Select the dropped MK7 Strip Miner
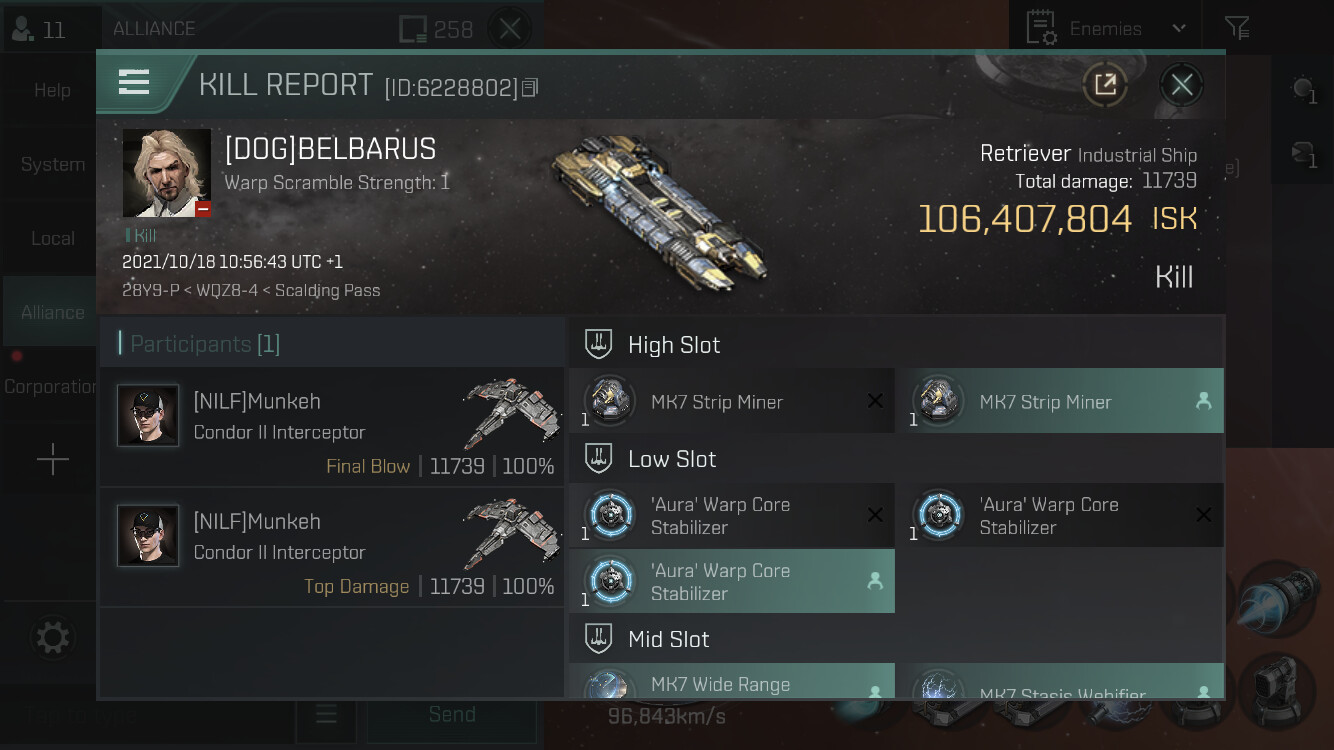Viewport: 1334px width, 750px height. [x=1059, y=402]
